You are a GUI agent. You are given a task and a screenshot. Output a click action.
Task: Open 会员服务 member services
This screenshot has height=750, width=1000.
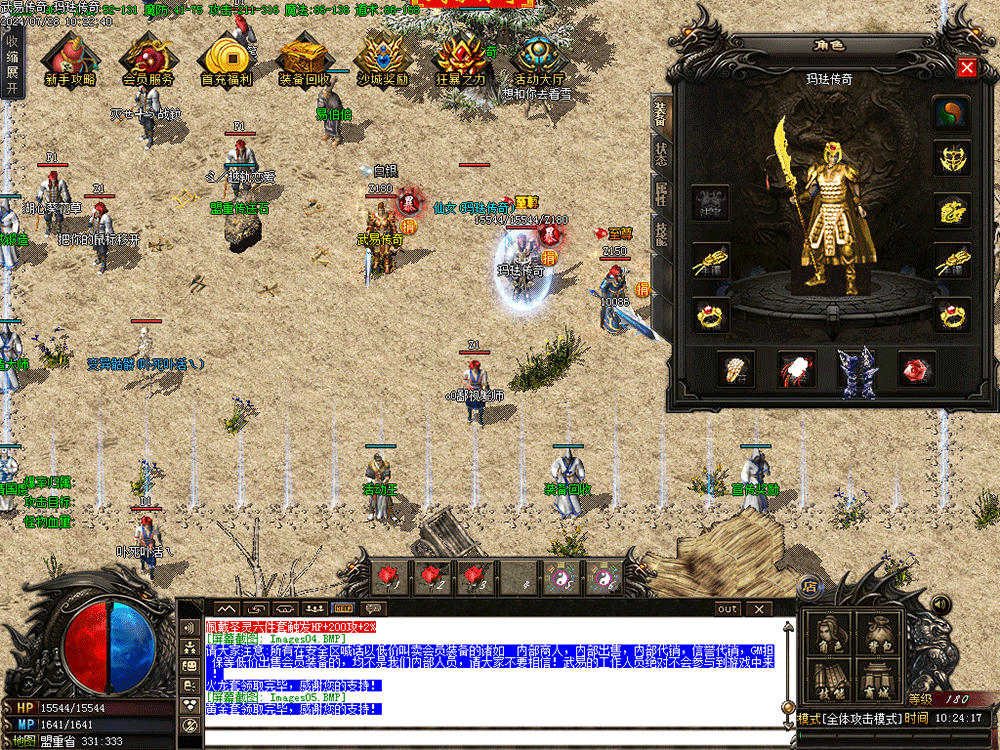pyautogui.click(x=148, y=60)
